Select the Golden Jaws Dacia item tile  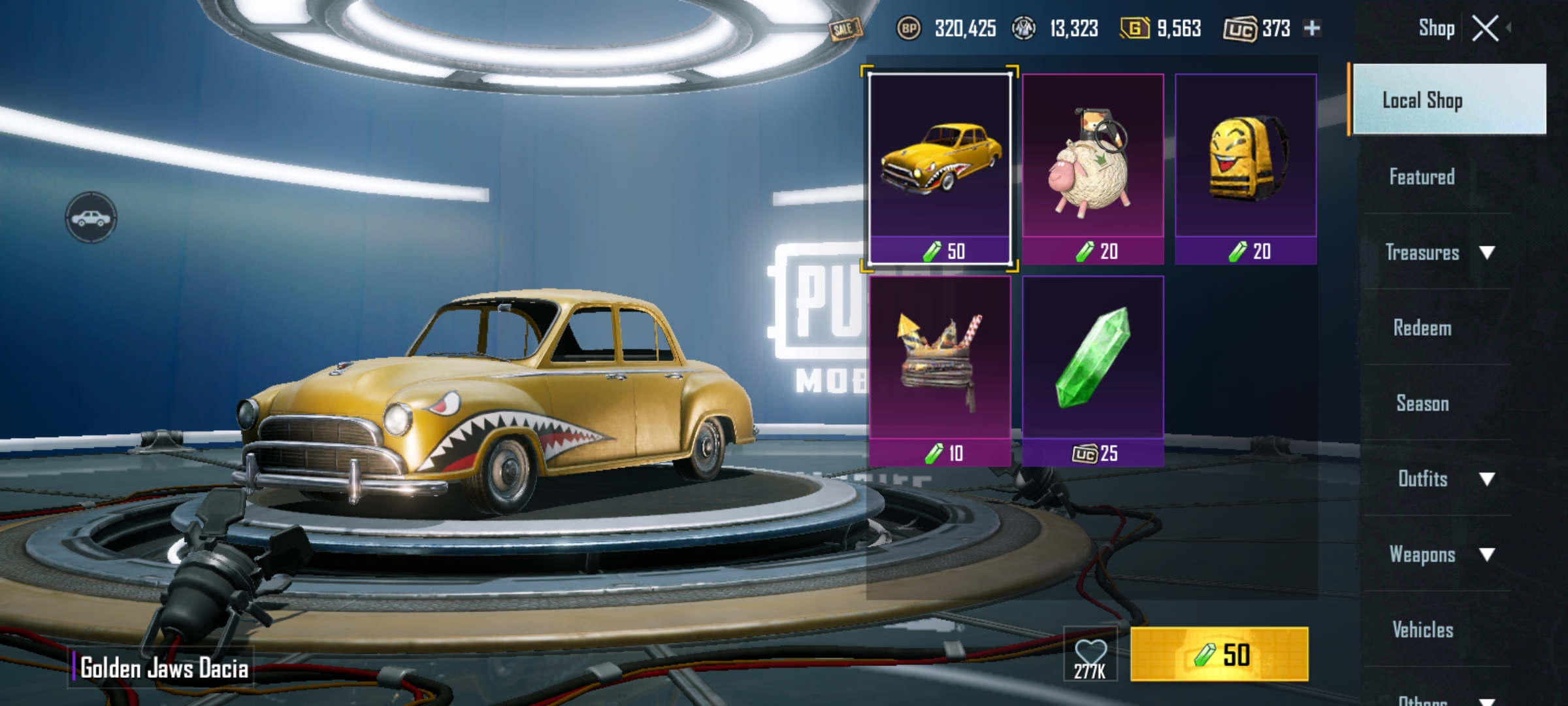coord(940,169)
